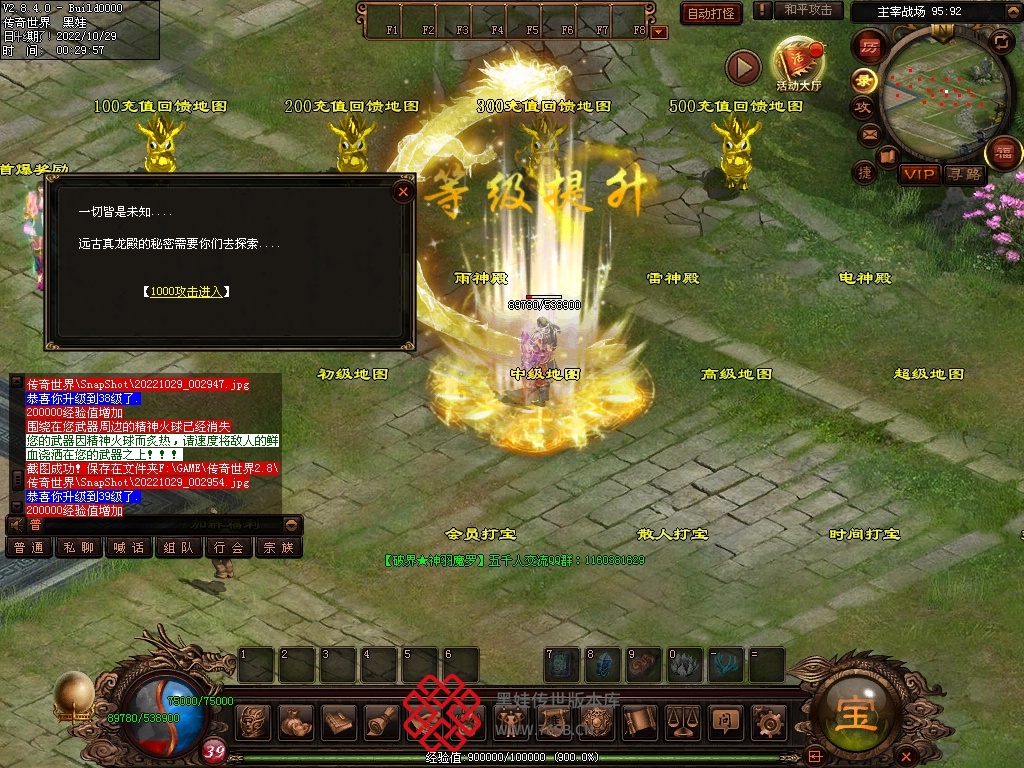1024x768 pixels.
Task: Close the ancient dragon hall dialog
Action: click(x=403, y=191)
